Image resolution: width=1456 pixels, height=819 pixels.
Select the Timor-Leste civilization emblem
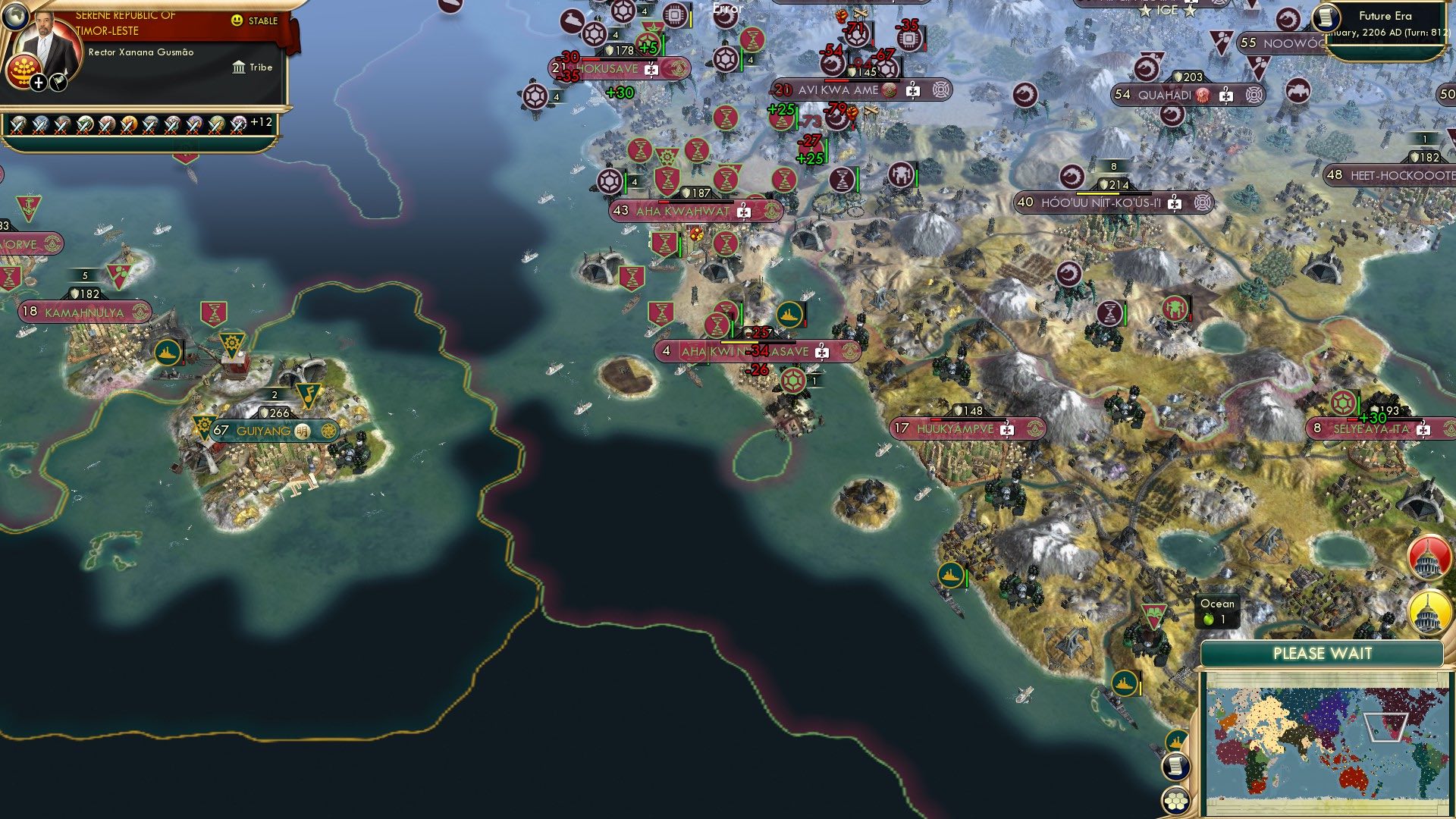(x=23, y=70)
